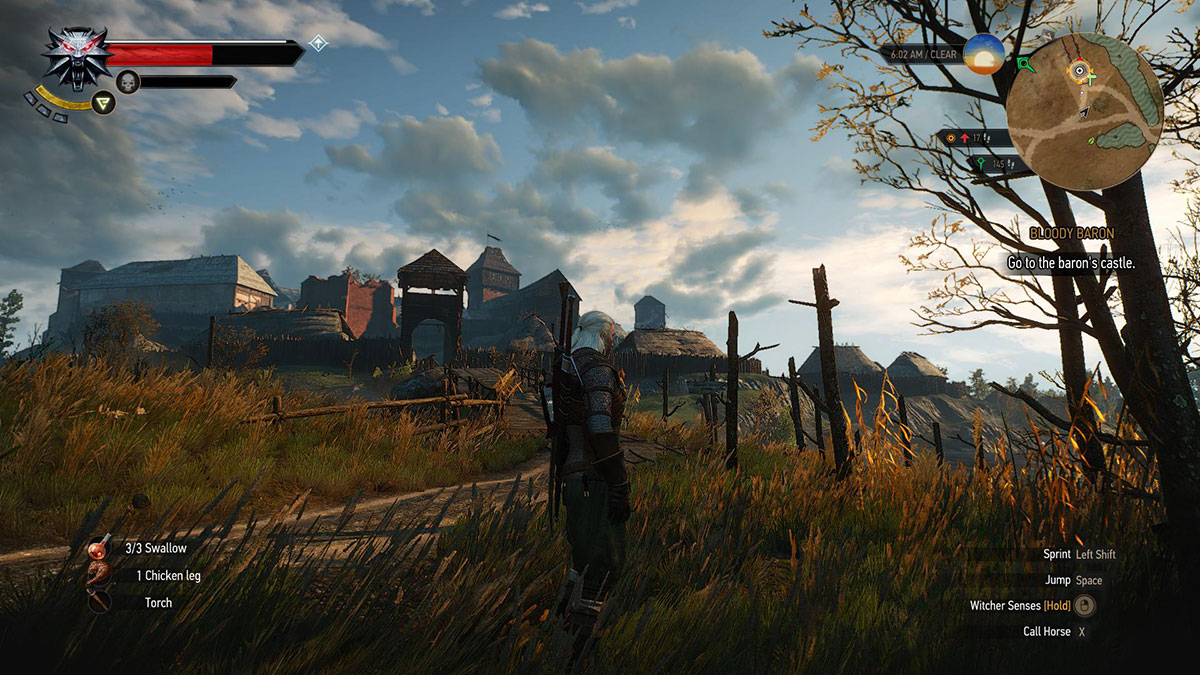Open the circular minimap
This screenshot has height=675, width=1200.
tap(1085, 111)
